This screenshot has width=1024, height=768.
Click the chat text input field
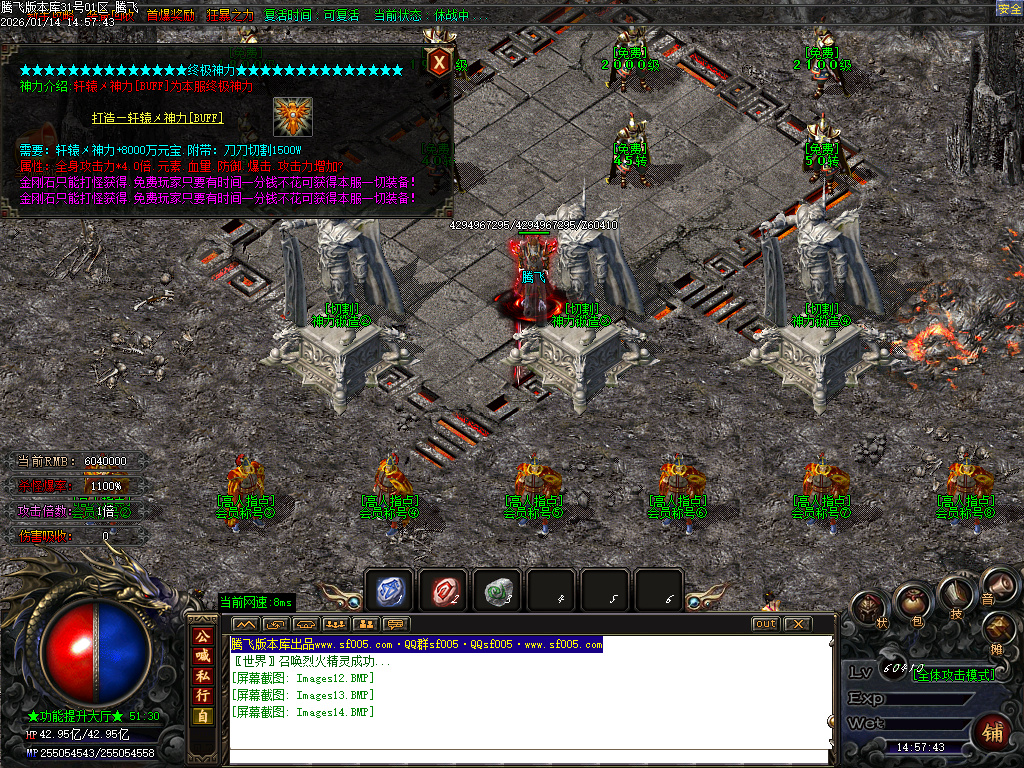pos(530,757)
